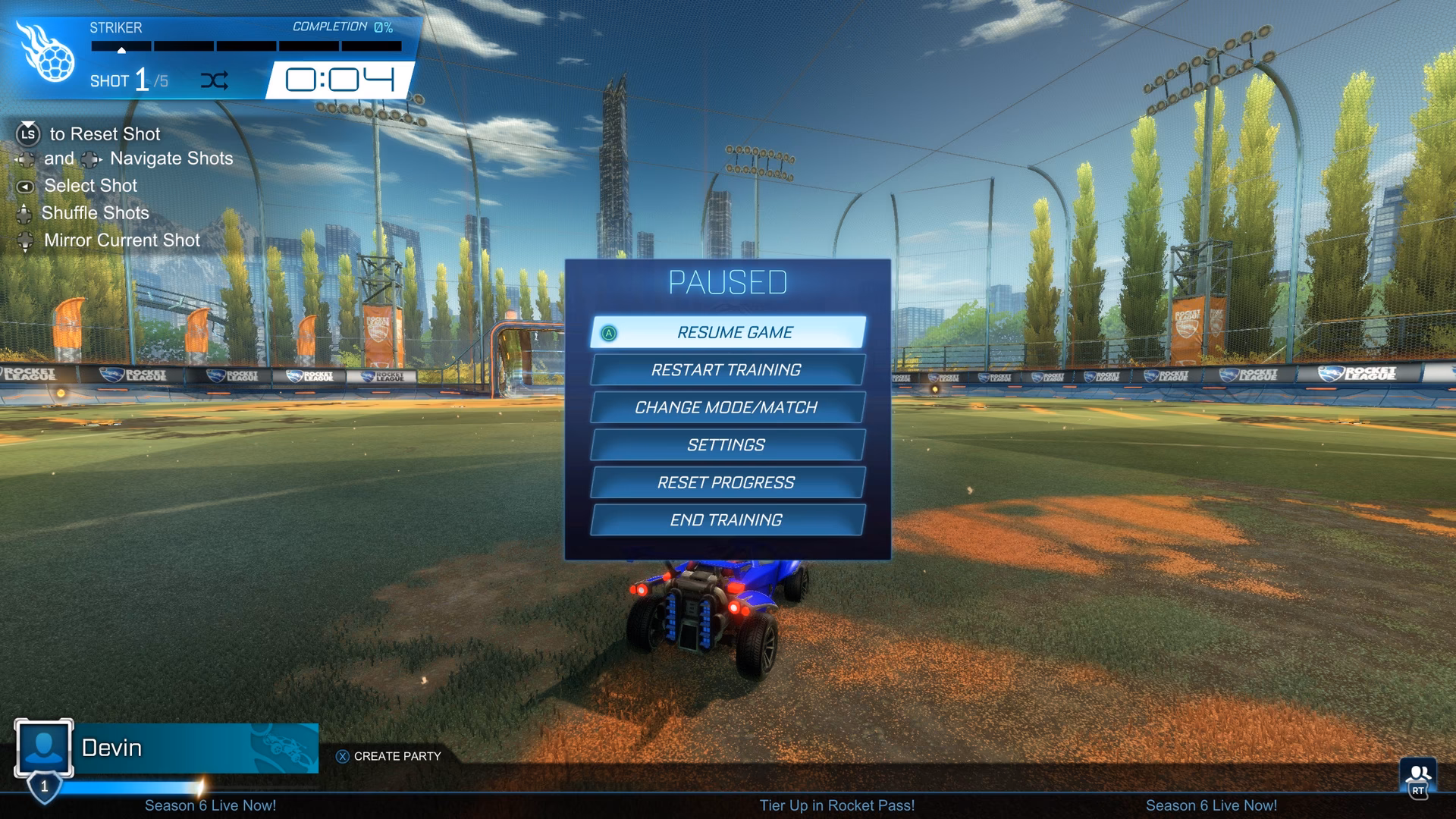Screen dimensions: 1456x819
Task: Select End Training
Action: [726, 519]
